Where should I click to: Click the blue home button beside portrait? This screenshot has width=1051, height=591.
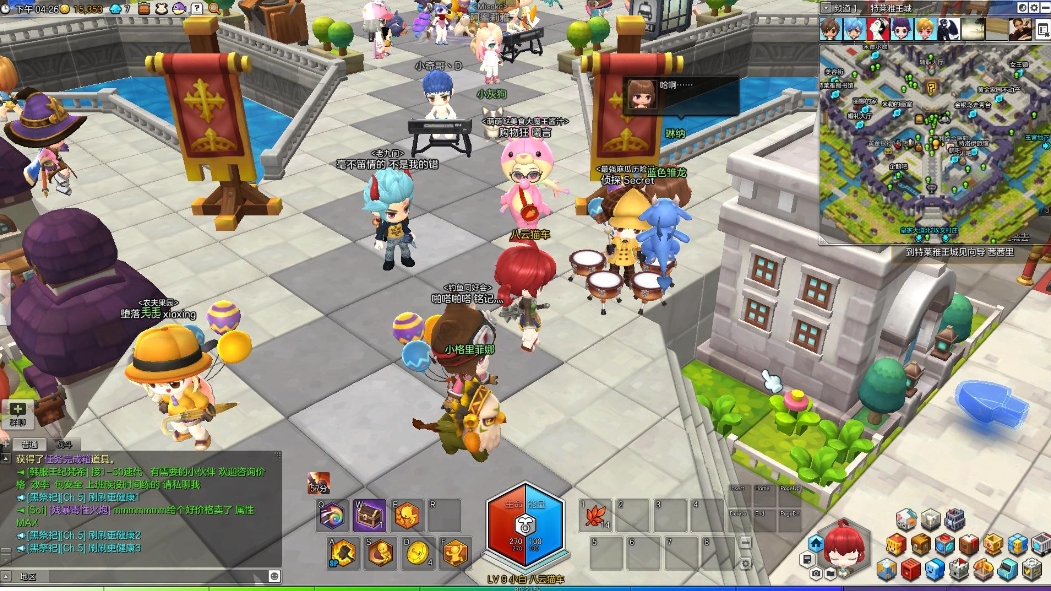tap(816, 544)
